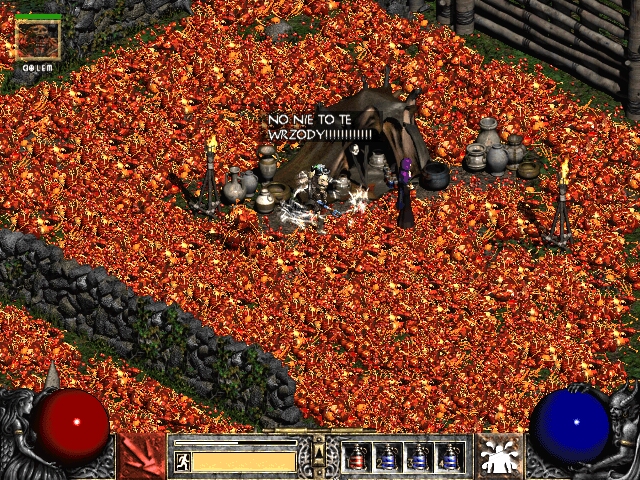Image resolution: width=640 pixels, height=480 pixels.
Task: Toggle the run/walk button
Action: [x=182, y=461]
